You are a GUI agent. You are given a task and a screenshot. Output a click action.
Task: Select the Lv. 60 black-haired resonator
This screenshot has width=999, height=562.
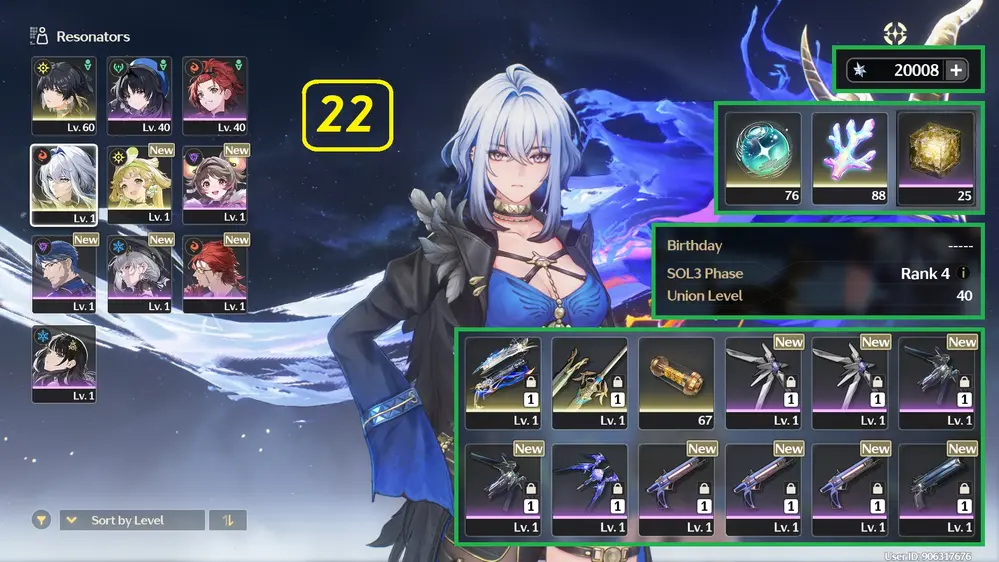[64, 95]
